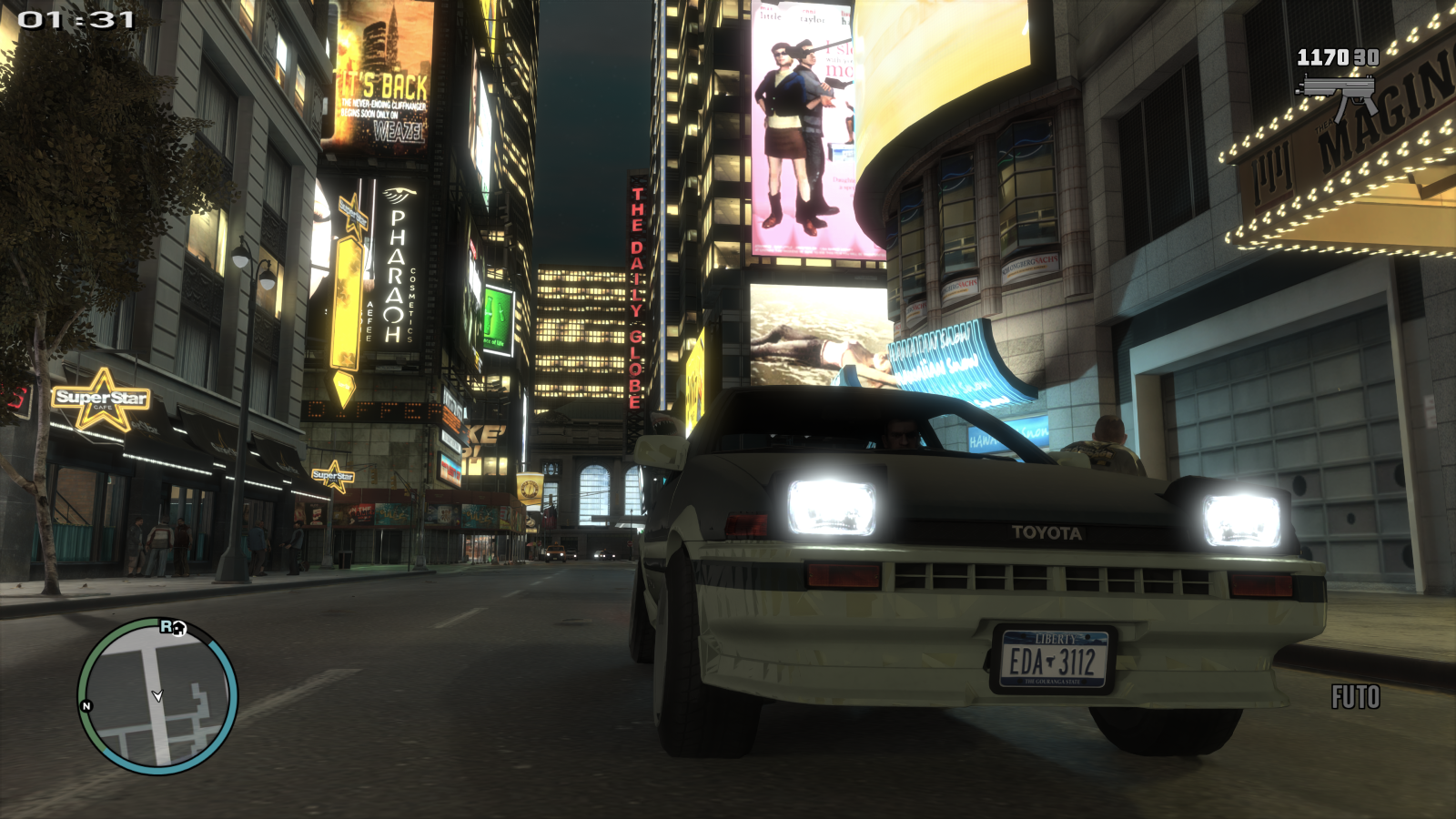
Task: Click the R marker on the minimap
Action: pyautogui.click(x=167, y=625)
